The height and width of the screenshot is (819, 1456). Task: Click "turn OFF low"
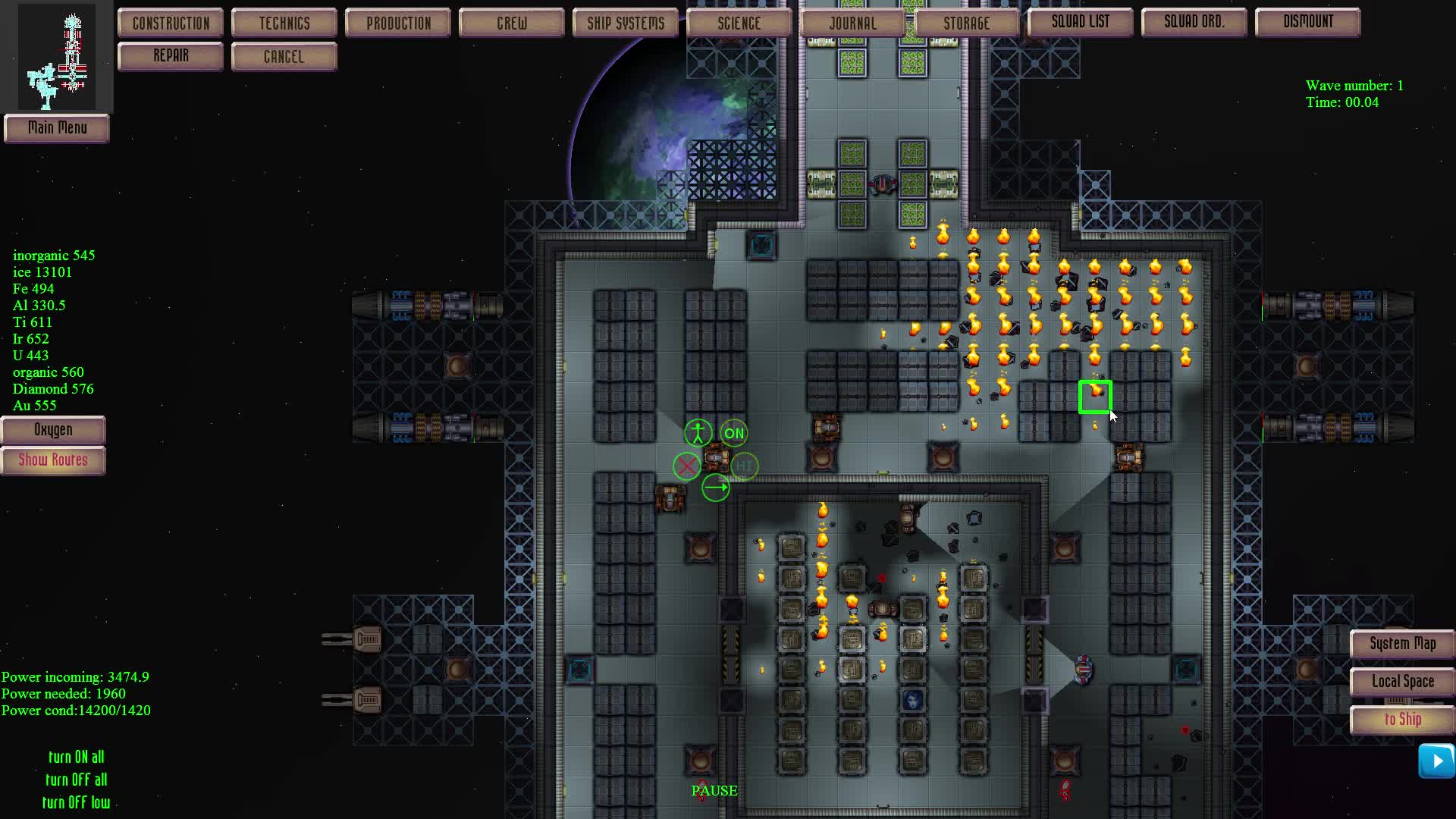click(77, 802)
